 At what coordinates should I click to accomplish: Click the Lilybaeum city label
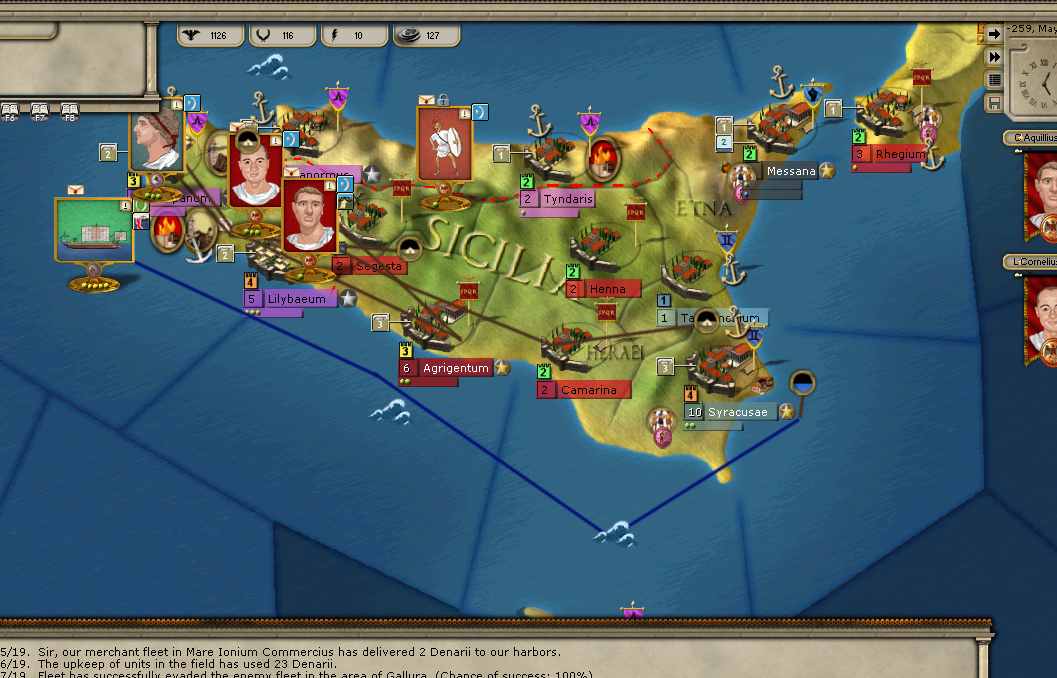click(x=295, y=298)
